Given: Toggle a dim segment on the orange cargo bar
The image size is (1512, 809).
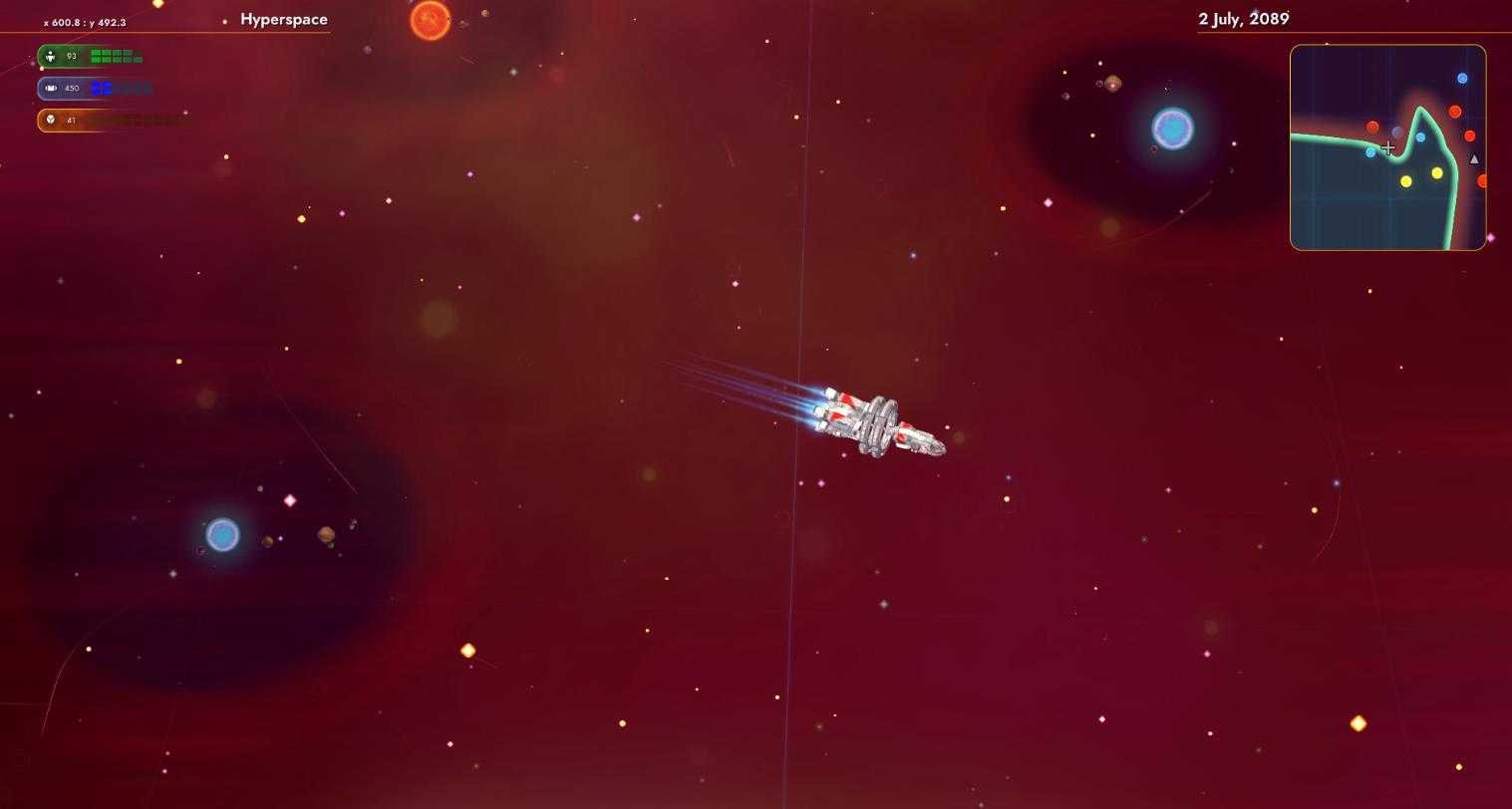Looking at the screenshot, I should click(130, 120).
